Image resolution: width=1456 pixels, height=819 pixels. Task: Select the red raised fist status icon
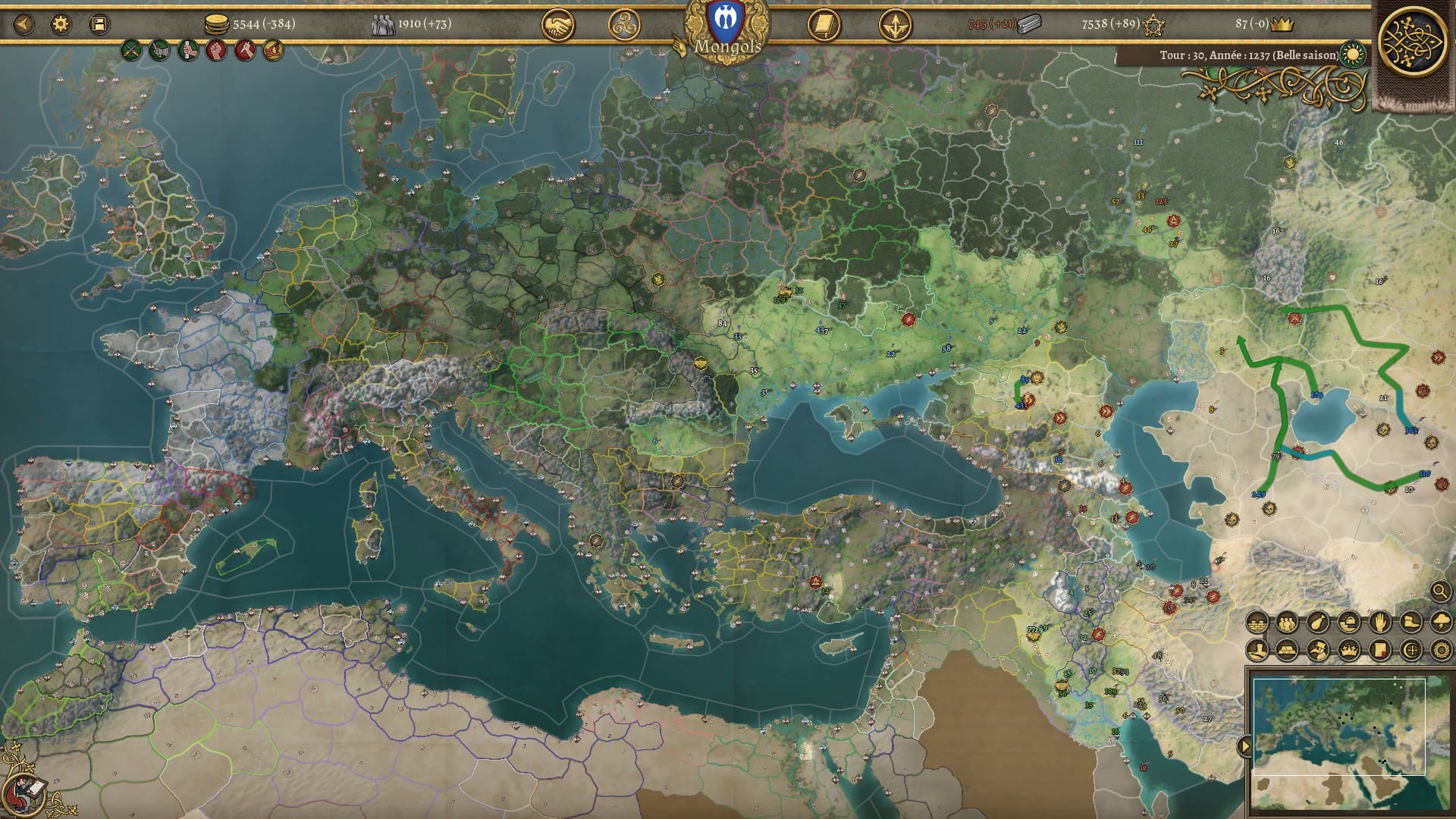click(216, 52)
